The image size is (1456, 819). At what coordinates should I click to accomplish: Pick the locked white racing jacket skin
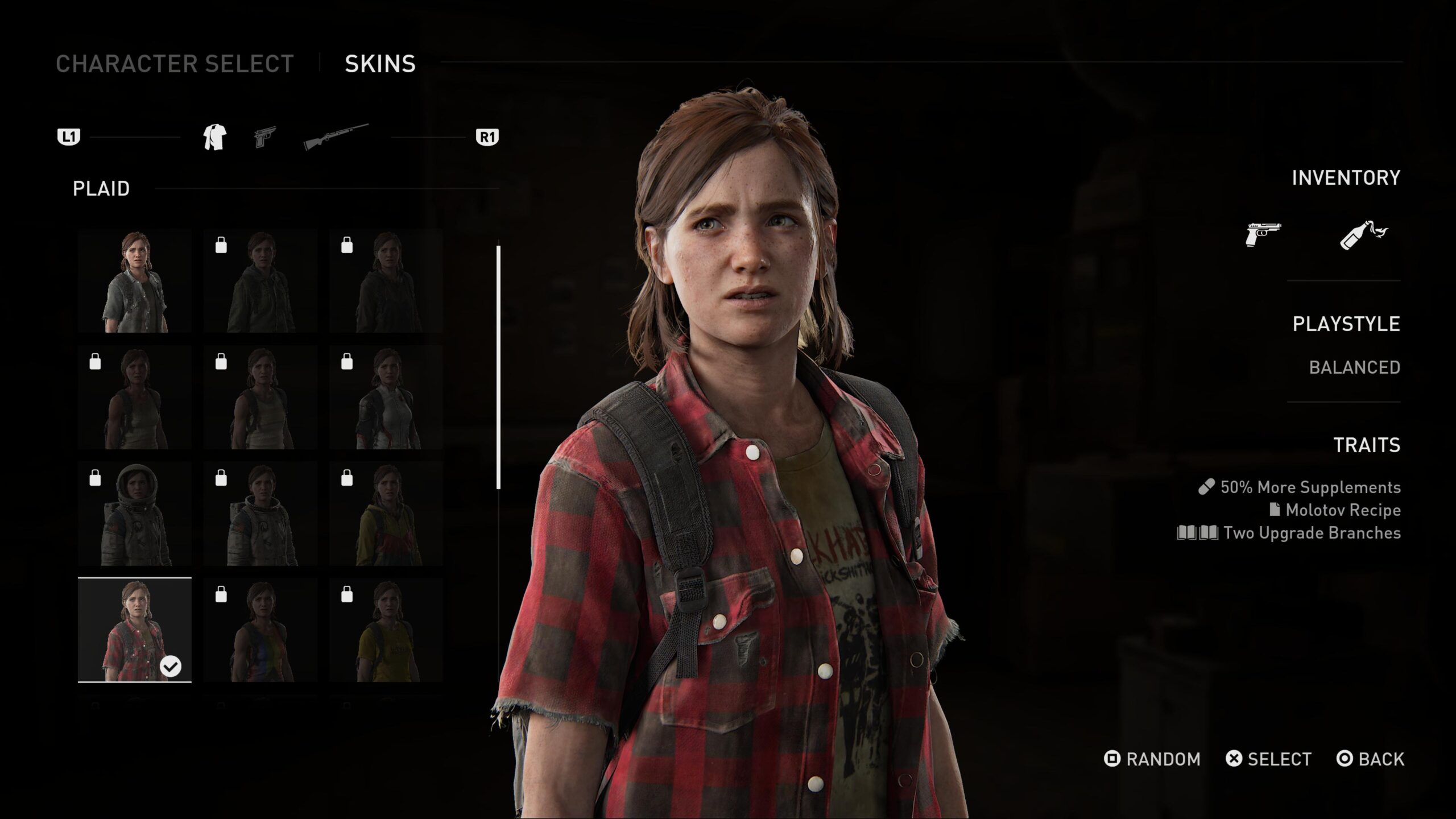(x=386, y=398)
